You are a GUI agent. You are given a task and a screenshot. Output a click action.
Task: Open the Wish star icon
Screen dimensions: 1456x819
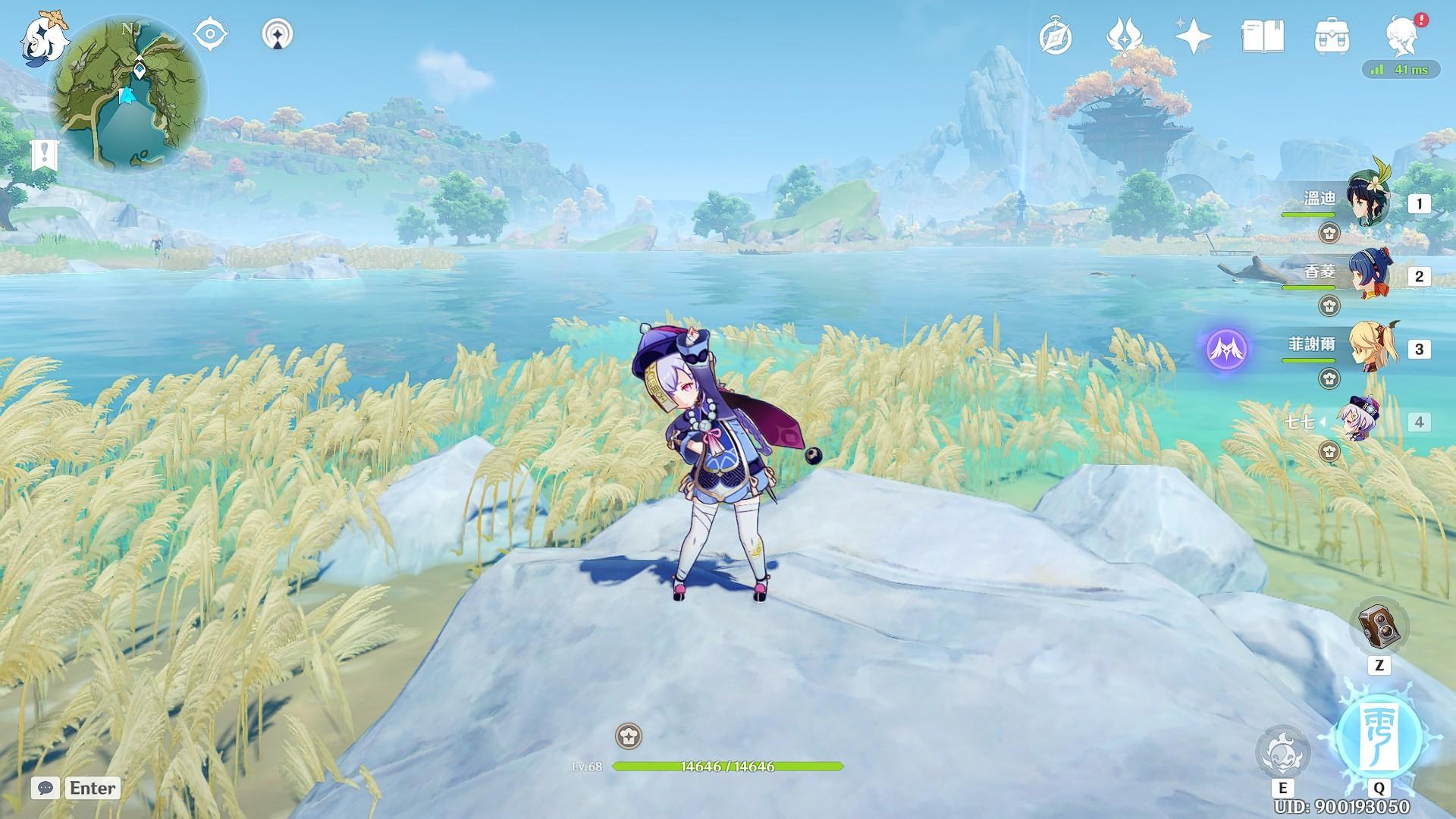[1193, 36]
